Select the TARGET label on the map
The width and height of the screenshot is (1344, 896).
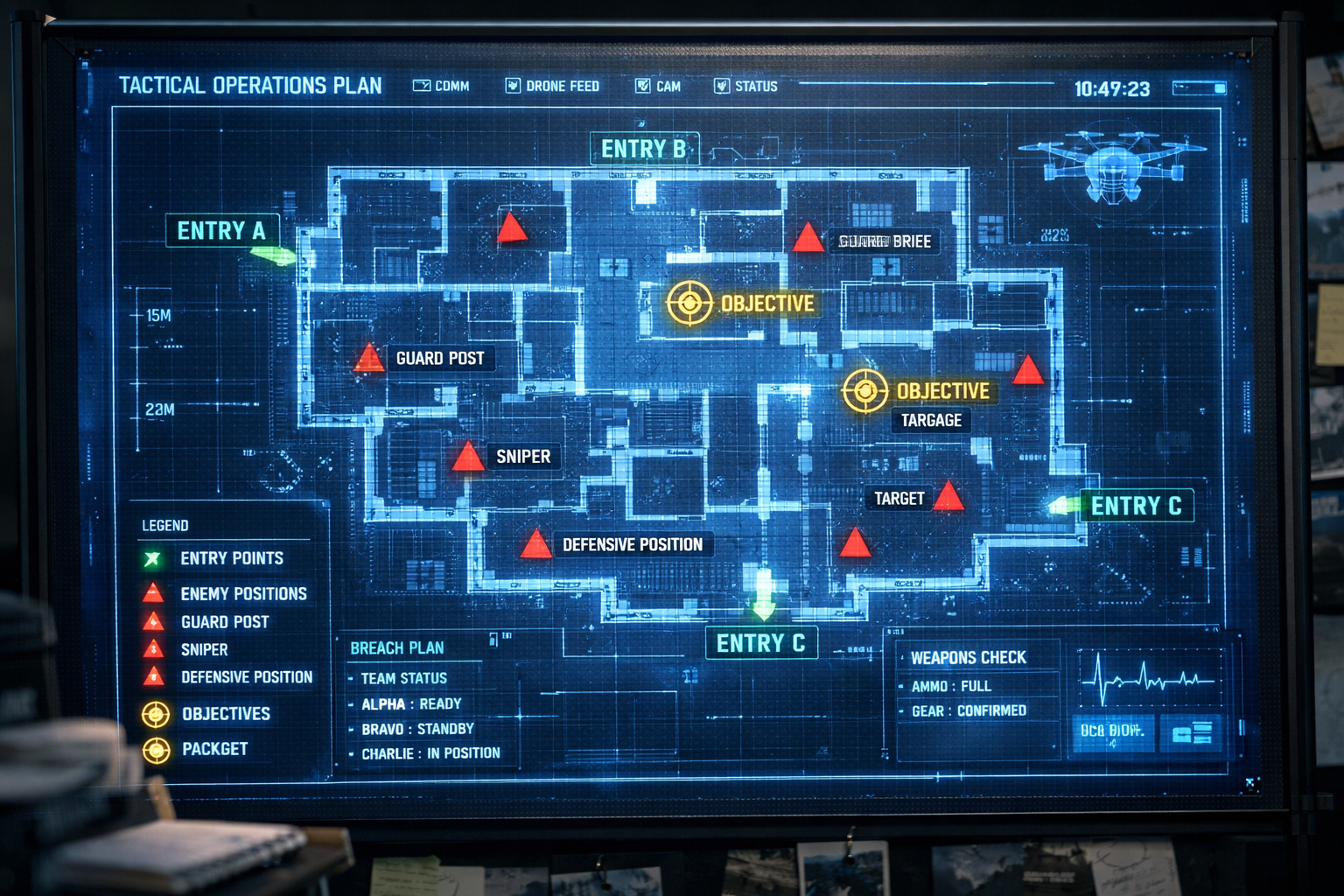(x=899, y=499)
